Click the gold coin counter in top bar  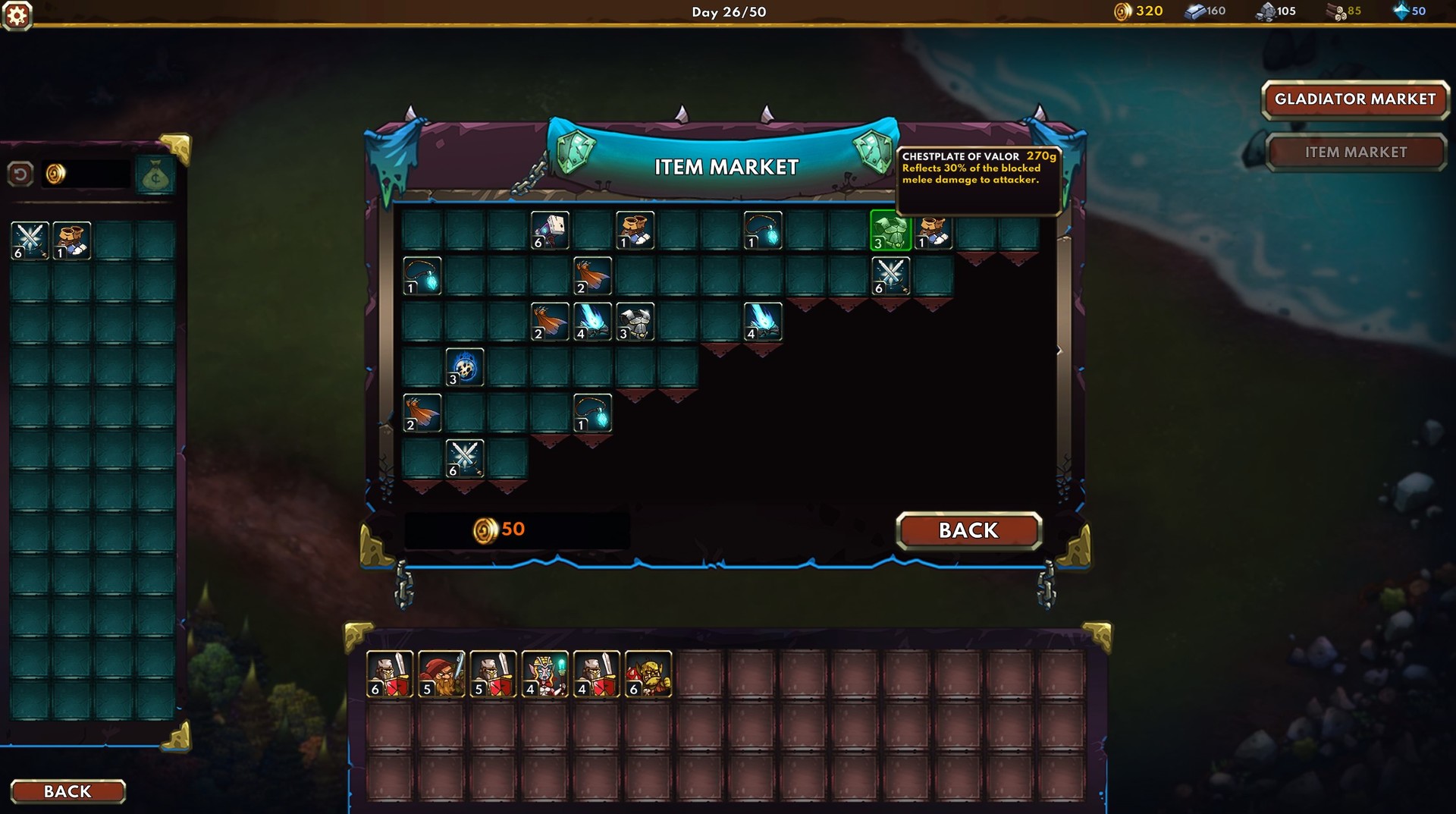(x=1136, y=11)
